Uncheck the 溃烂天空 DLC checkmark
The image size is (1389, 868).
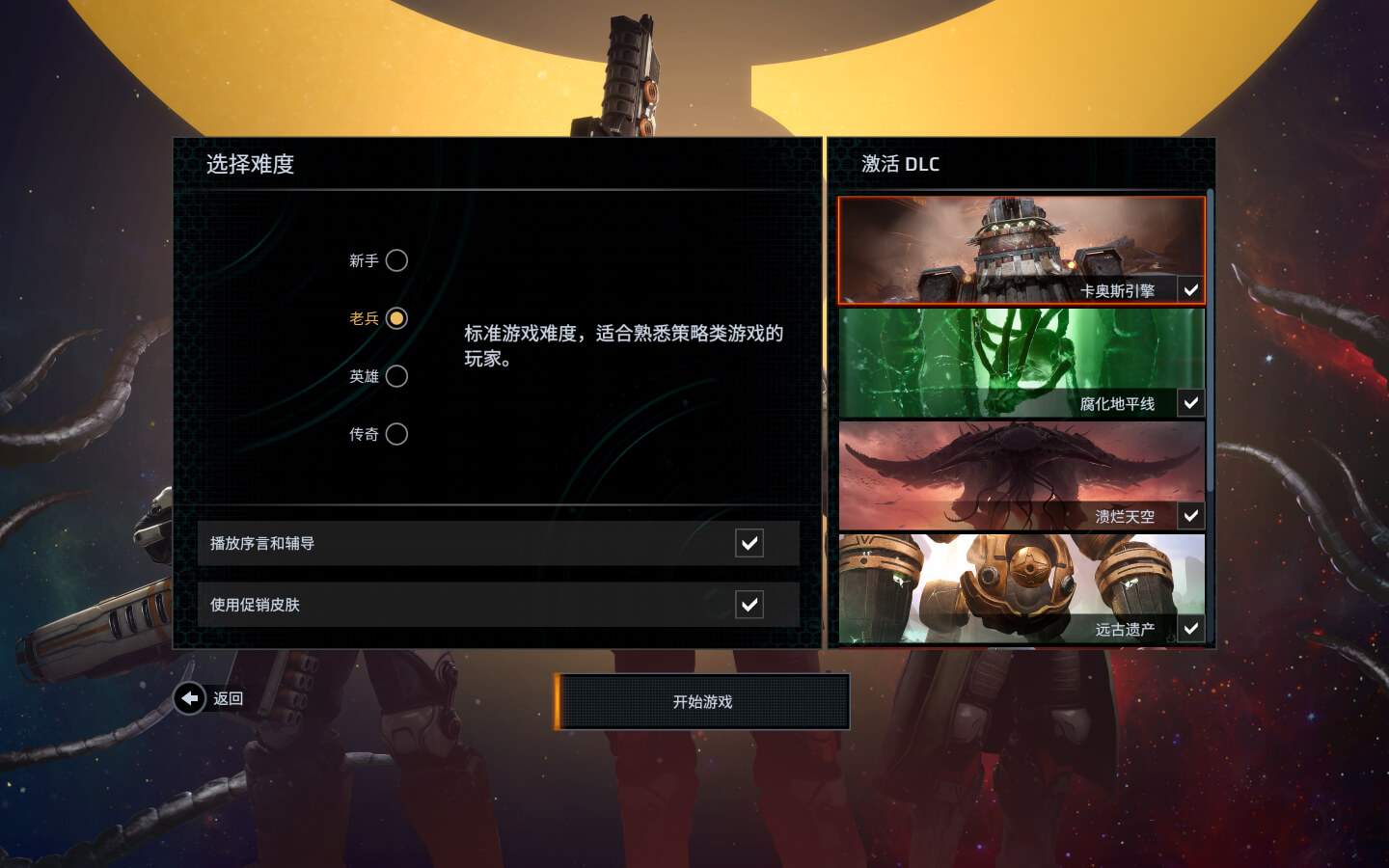click(x=1192, y=516)
